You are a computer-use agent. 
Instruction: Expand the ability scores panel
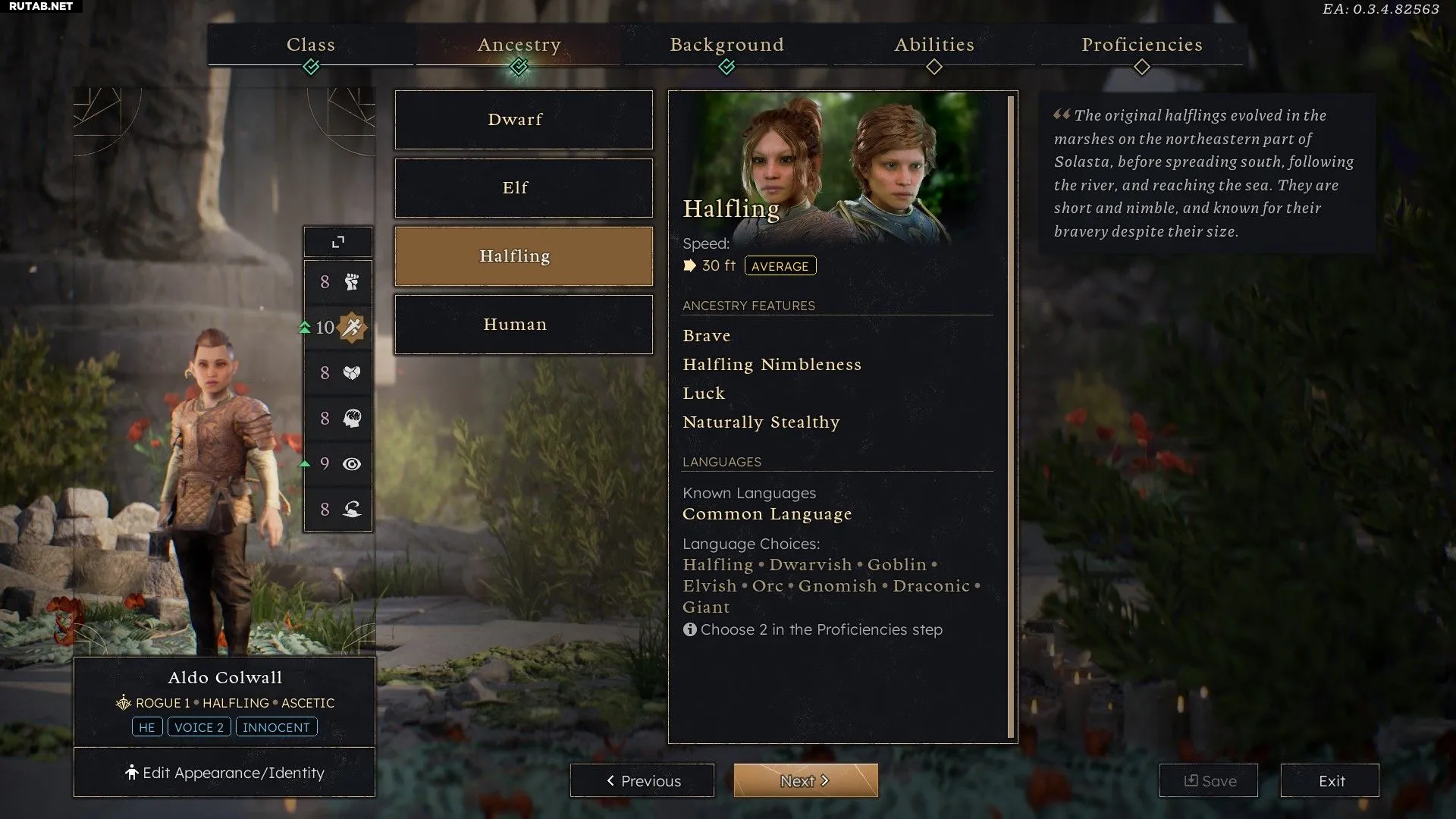(x=338, y=242)
